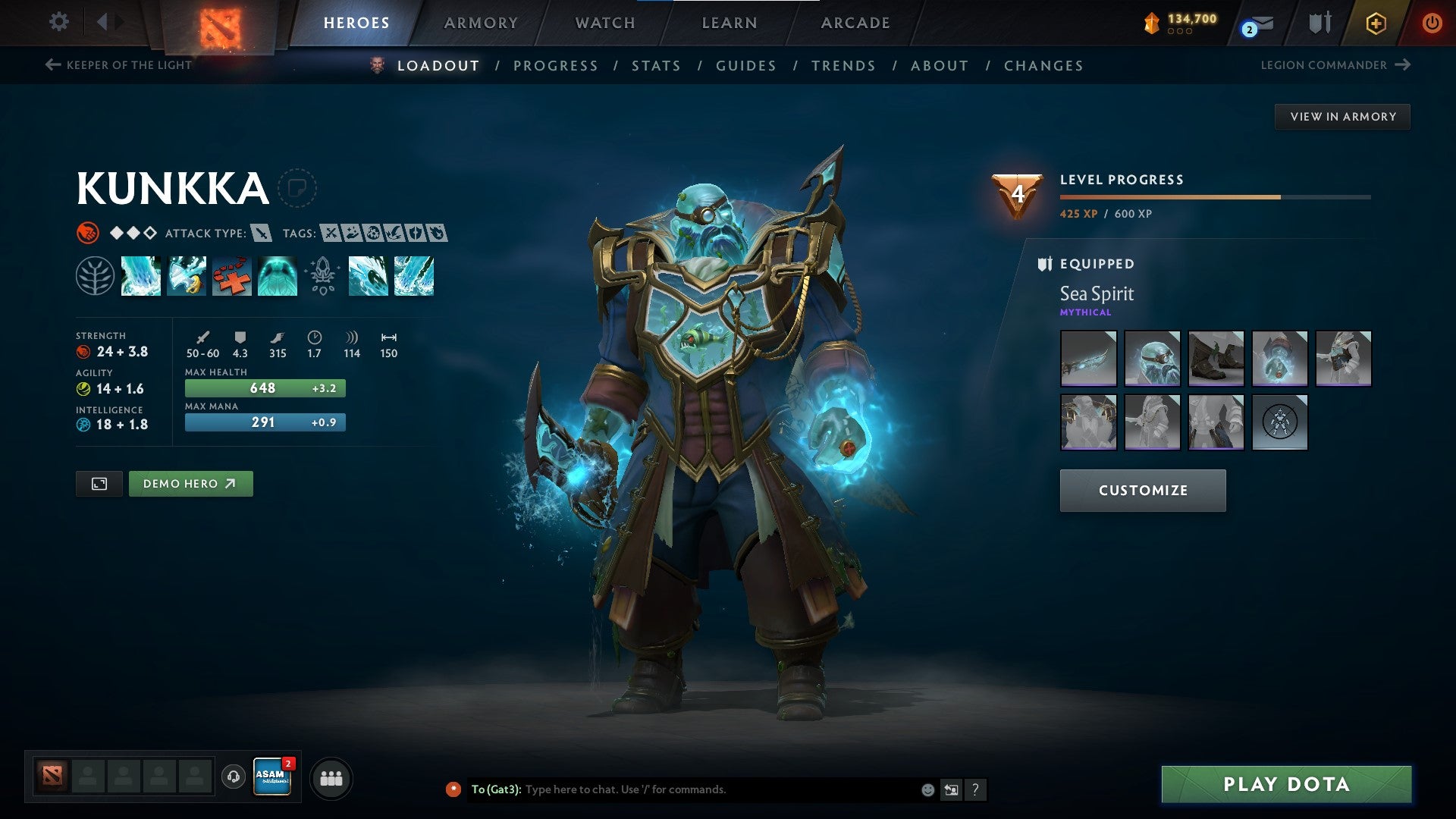
Task: Select the Torrent ability icon
Action: point(141,276)
